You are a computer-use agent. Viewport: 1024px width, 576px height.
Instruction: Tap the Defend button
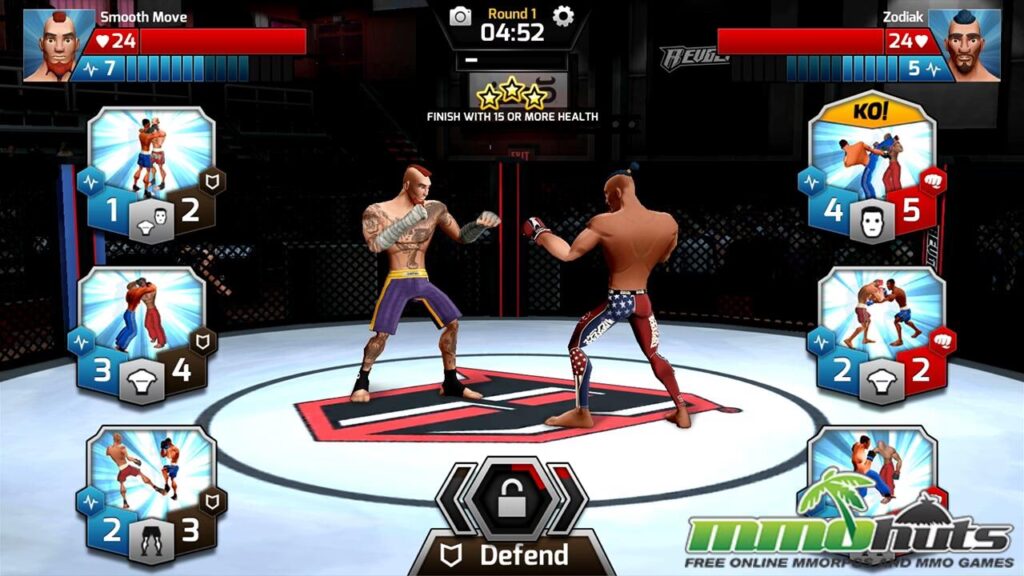[511, 554]
